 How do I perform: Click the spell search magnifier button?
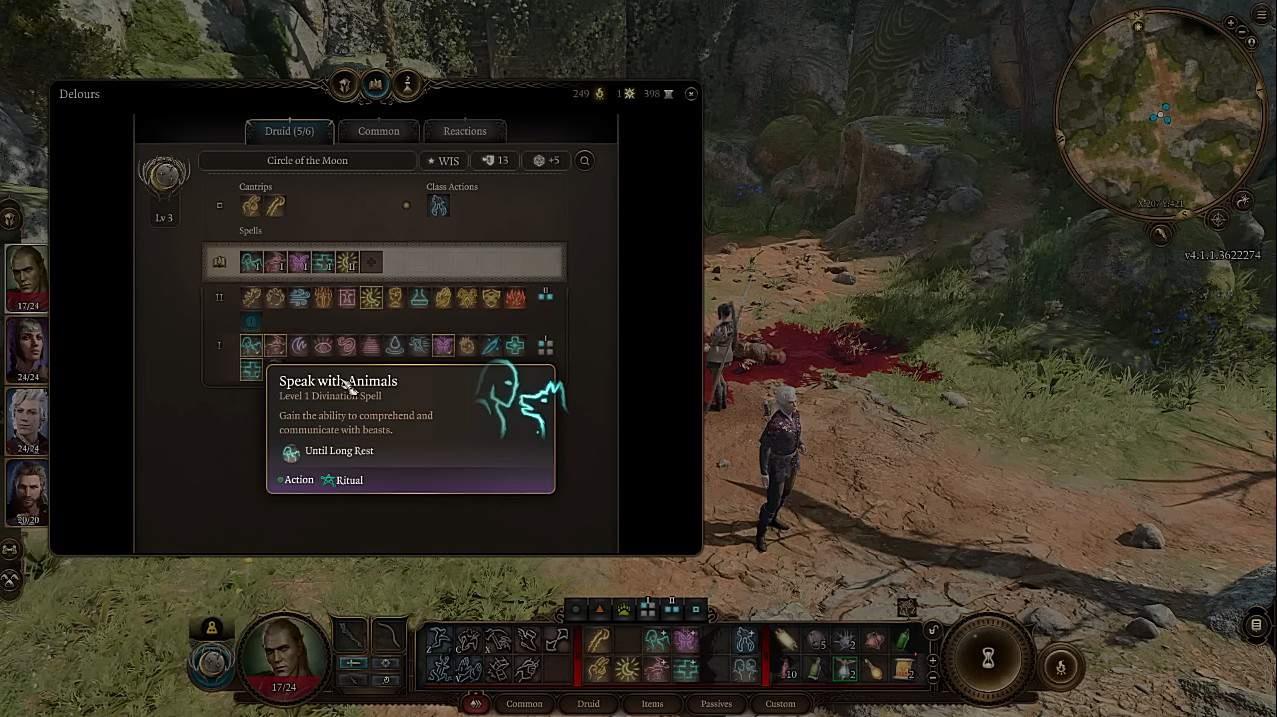click(x=585, y=160)
